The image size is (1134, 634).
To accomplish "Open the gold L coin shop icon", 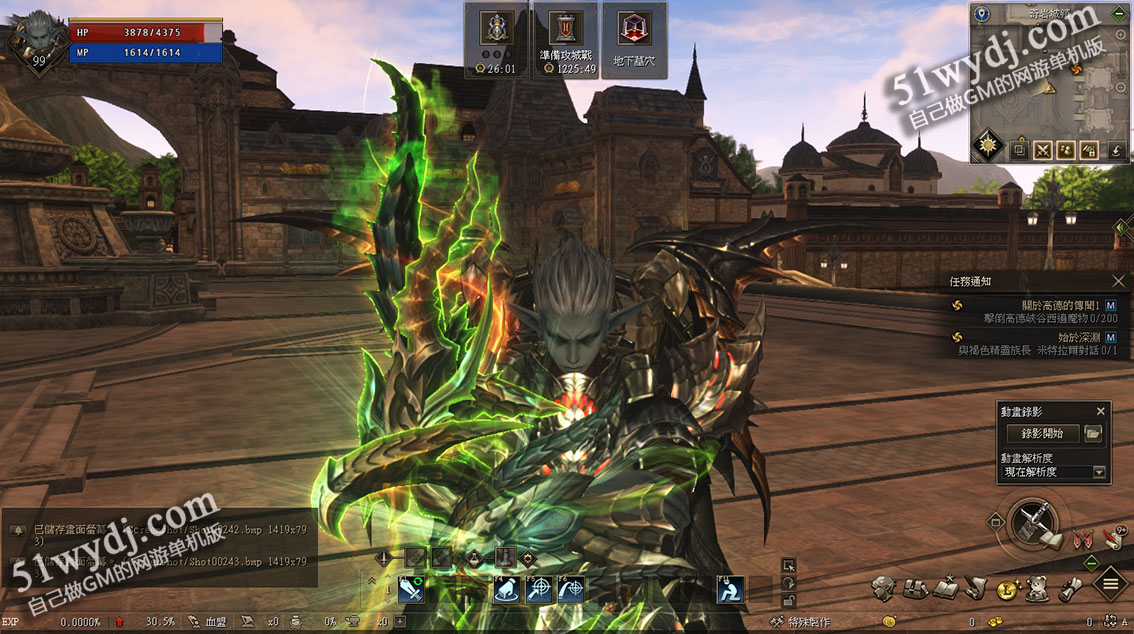I will [1007, 590].
